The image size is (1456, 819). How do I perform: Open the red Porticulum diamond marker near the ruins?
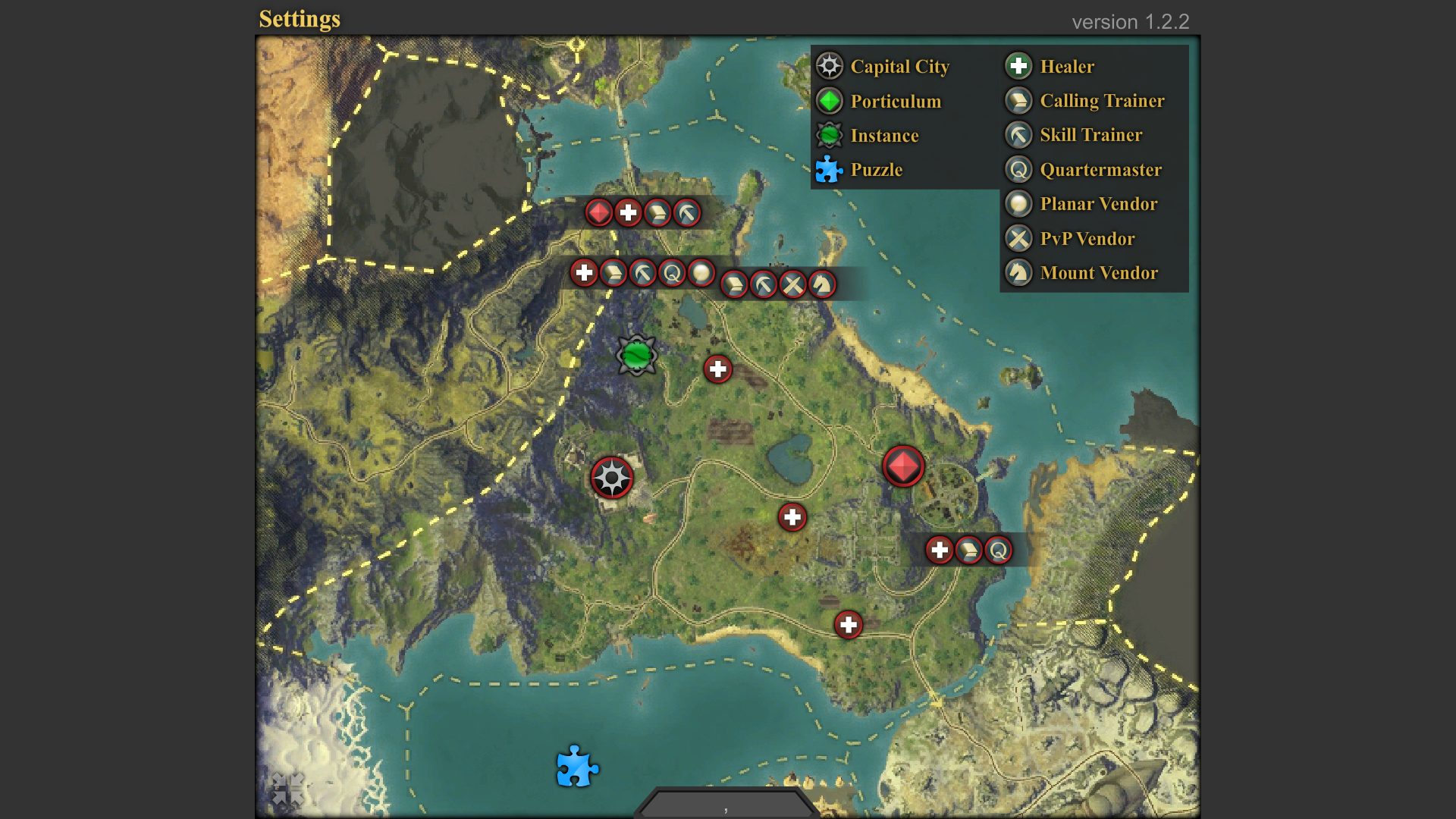coord(902,466)
